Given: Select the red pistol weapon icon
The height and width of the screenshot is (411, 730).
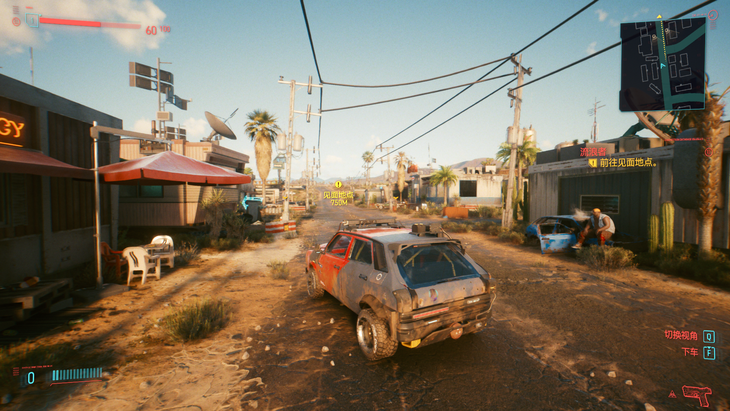Looking at the screenshot, I should [x=696, y=394].
